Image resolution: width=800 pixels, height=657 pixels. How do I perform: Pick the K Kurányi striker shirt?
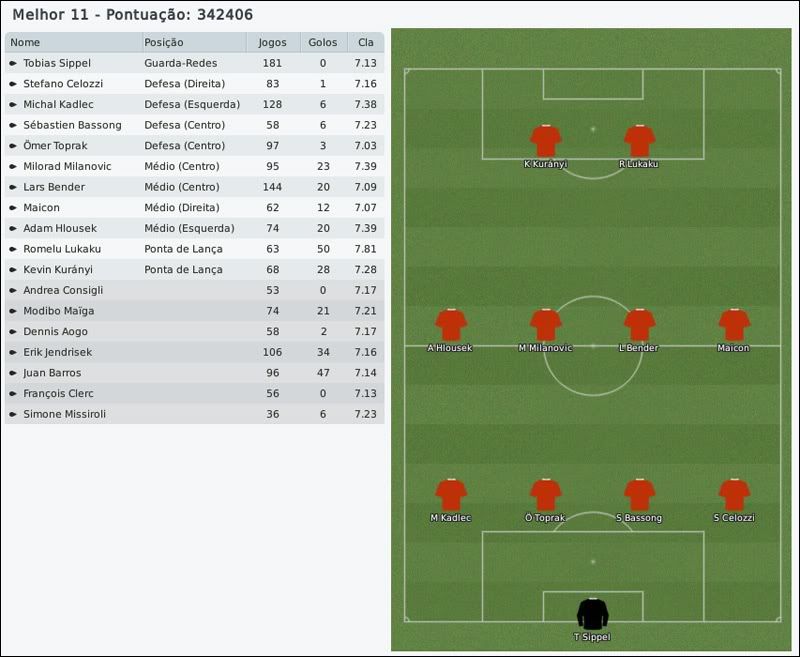545,141
